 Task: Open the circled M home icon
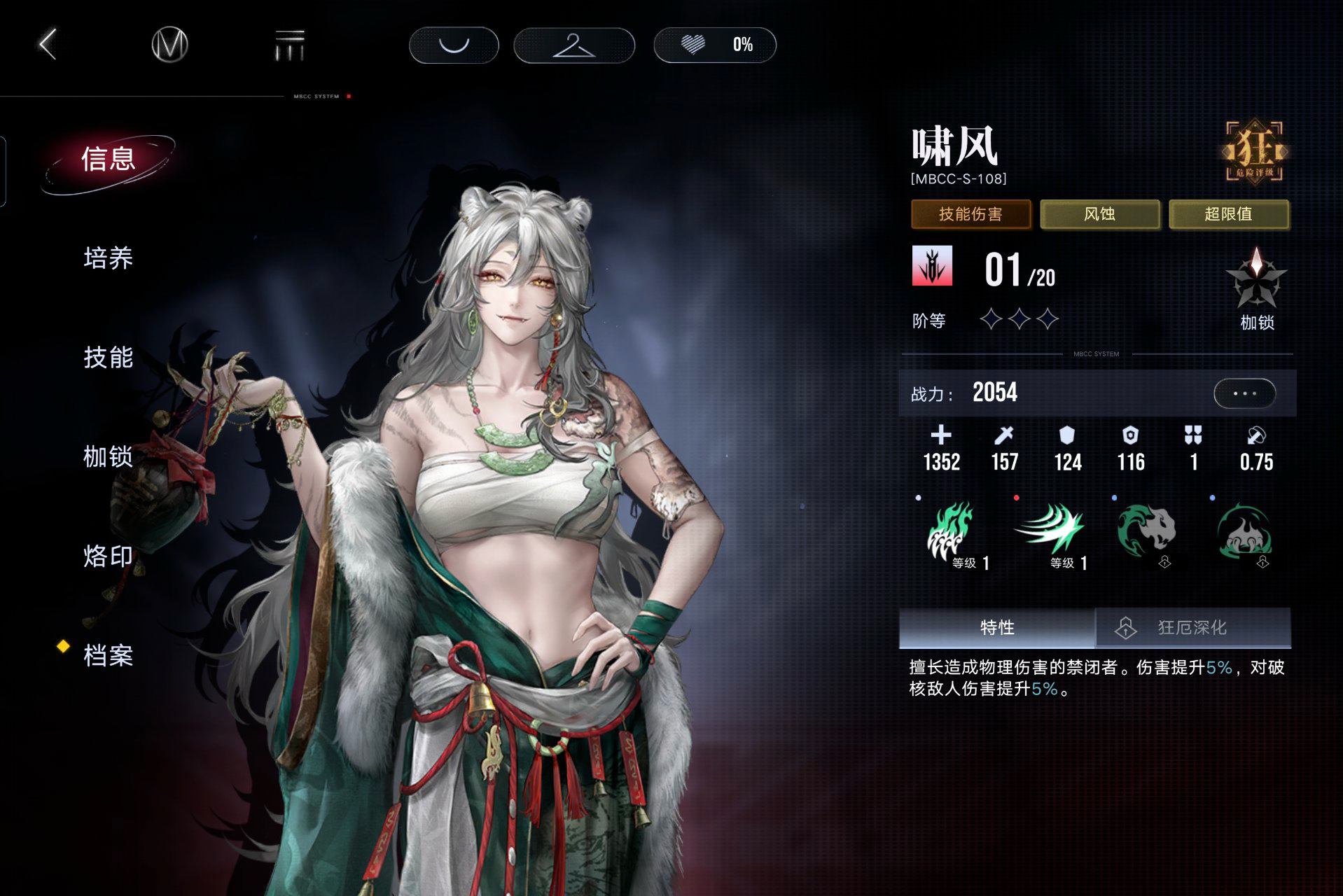point(169,45)
